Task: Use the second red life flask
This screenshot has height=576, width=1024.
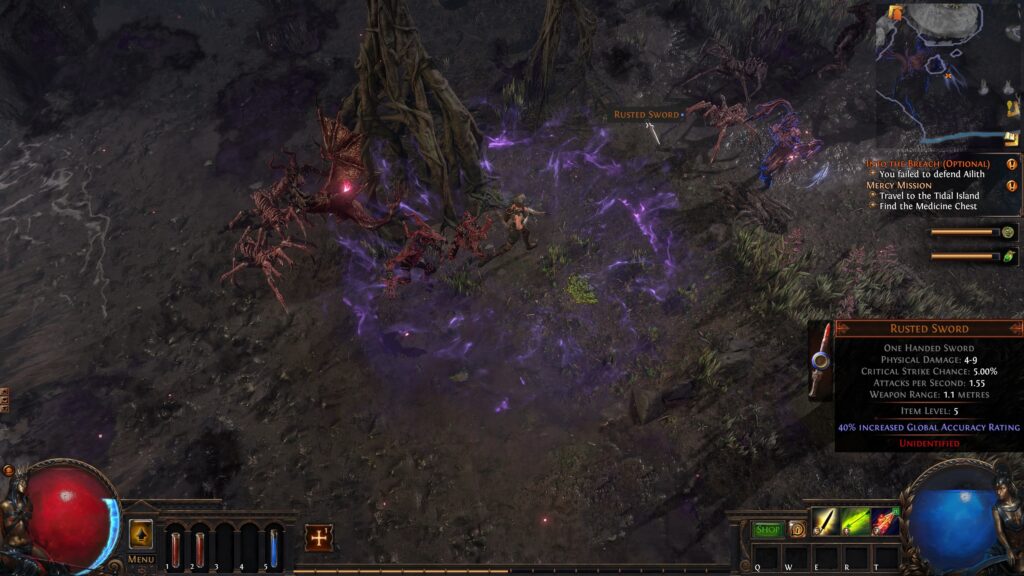Action: click(x=199, y=549)
